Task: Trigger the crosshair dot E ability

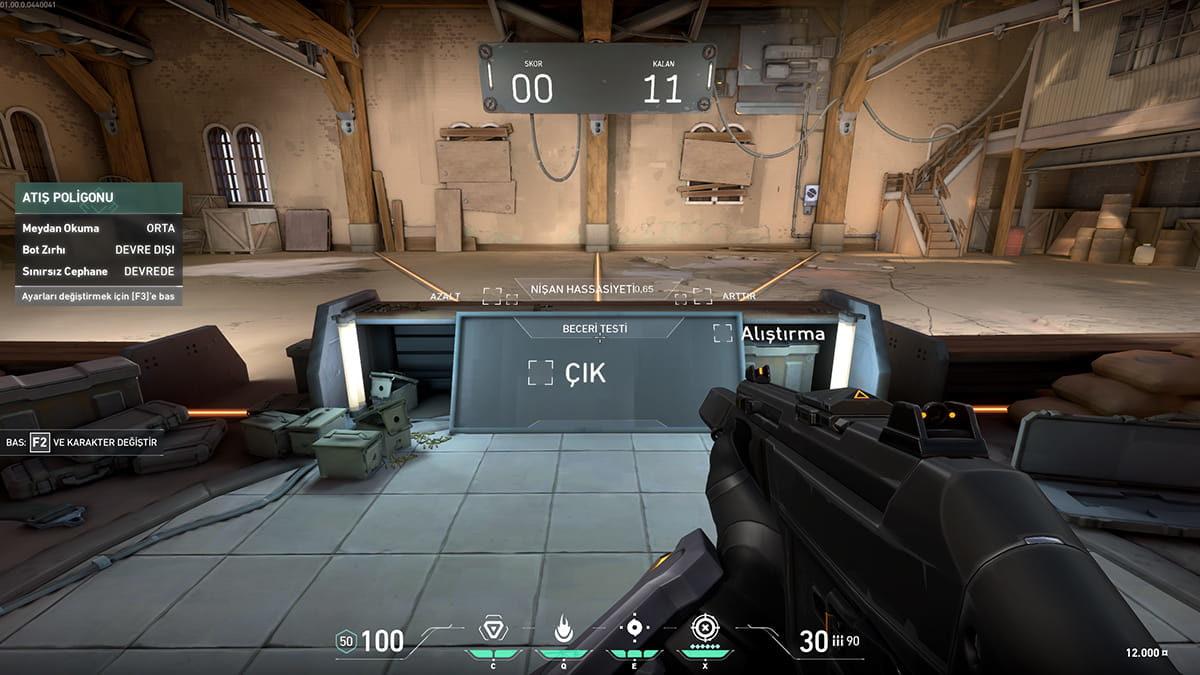Action: pyautogui.click(x=634, y=629)
